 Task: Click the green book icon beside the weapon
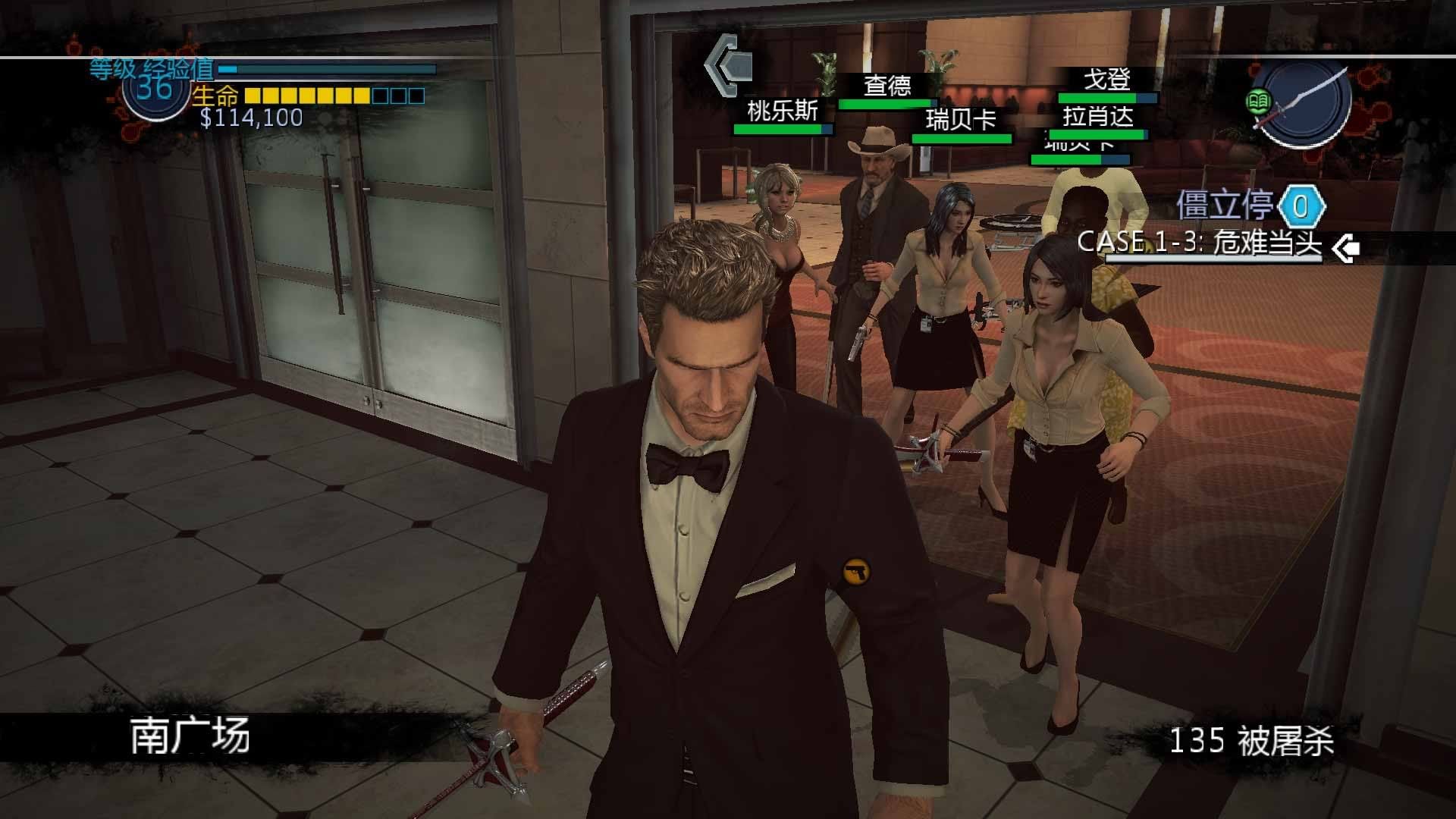pos(1258,101)
